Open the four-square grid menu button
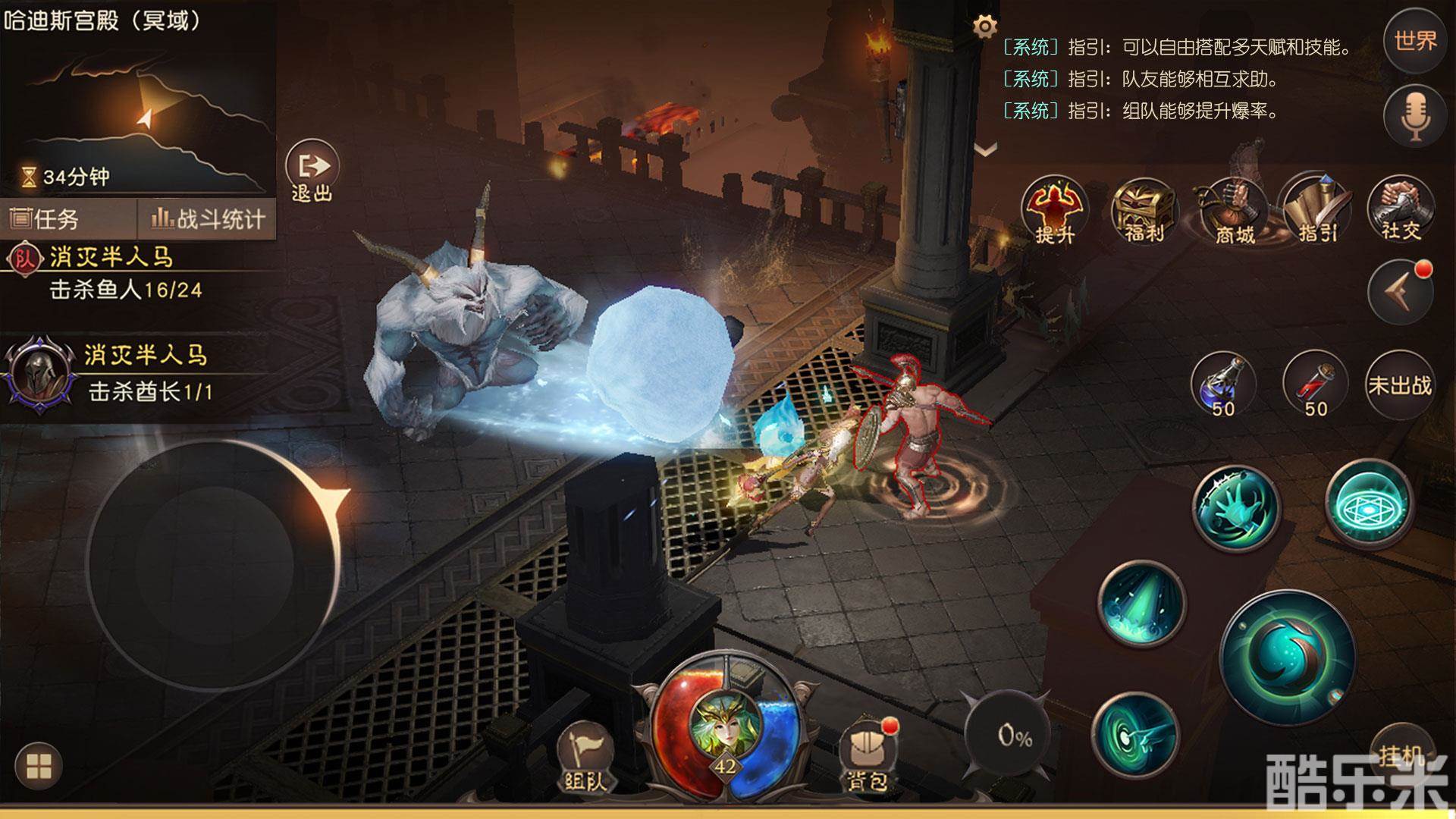Image resolution: width=1456 pixels, height=819 pixels. [39, 766]
